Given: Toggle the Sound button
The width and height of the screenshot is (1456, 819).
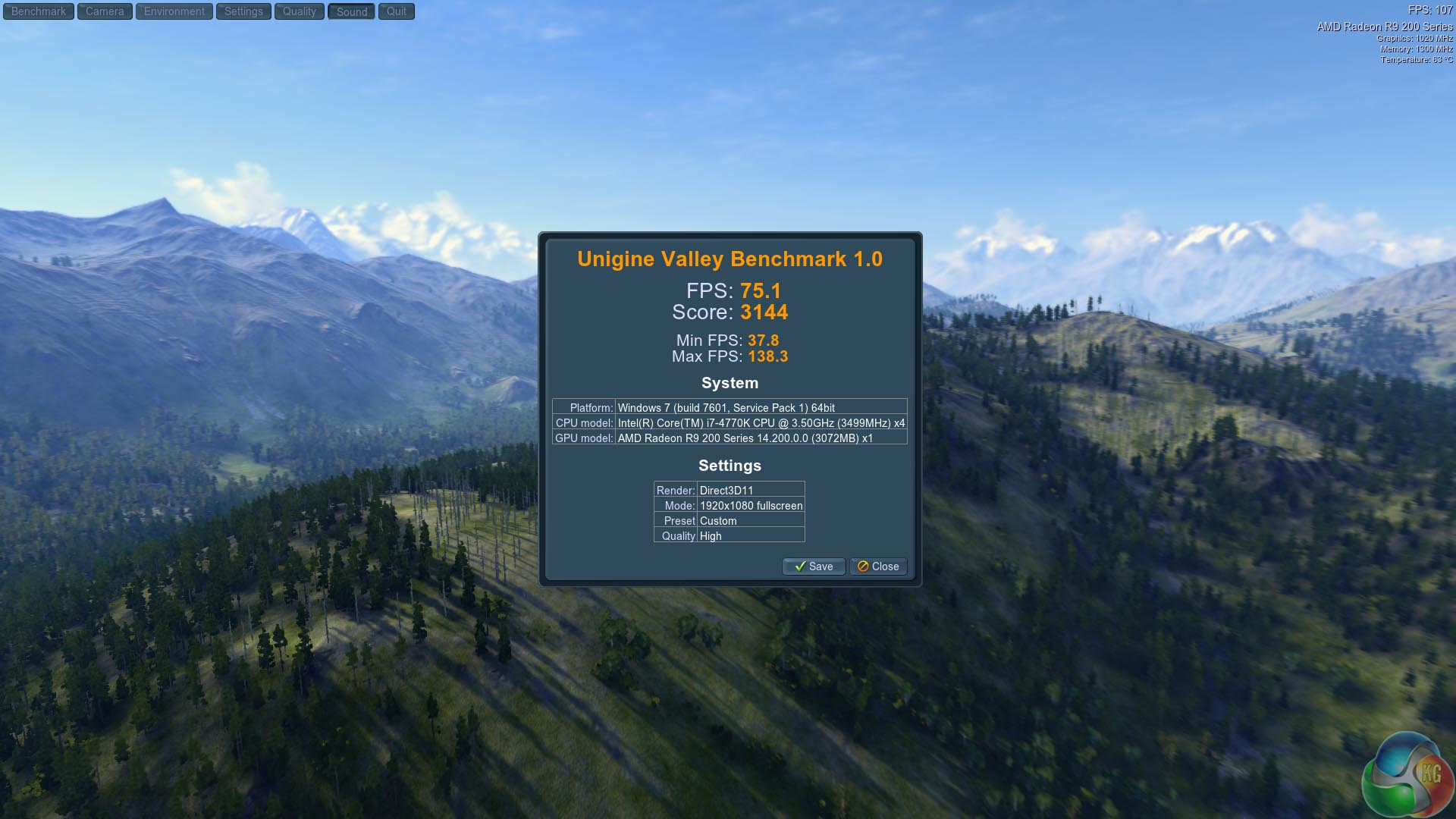Looking at the screenshot, I should [x=352, y=11].
